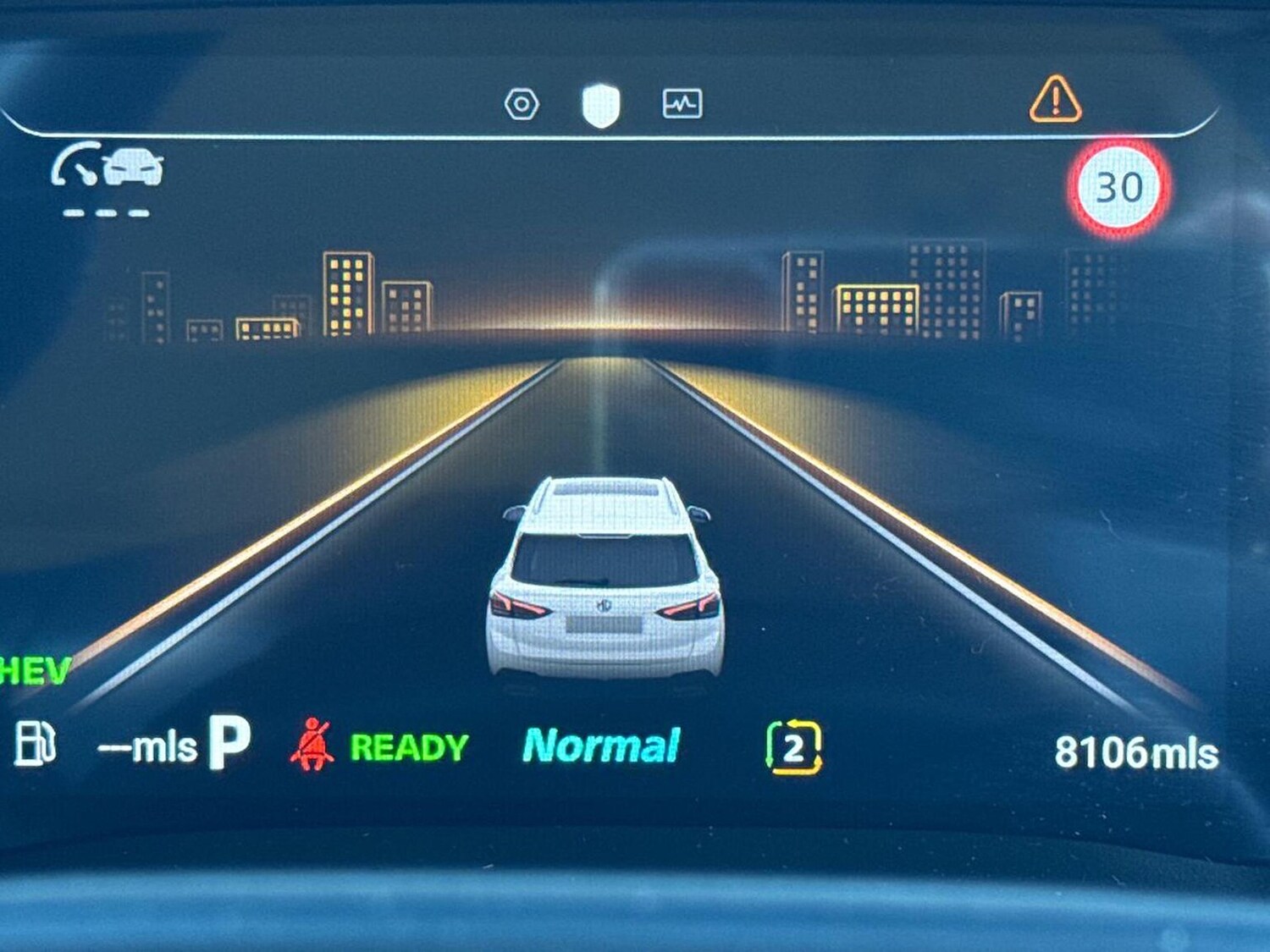Image resolution: width=1270 pixels, height=952 pixels.
Task: Choose the Normal drive mode label
Action: pyautogui.click(x=601, y=746)
